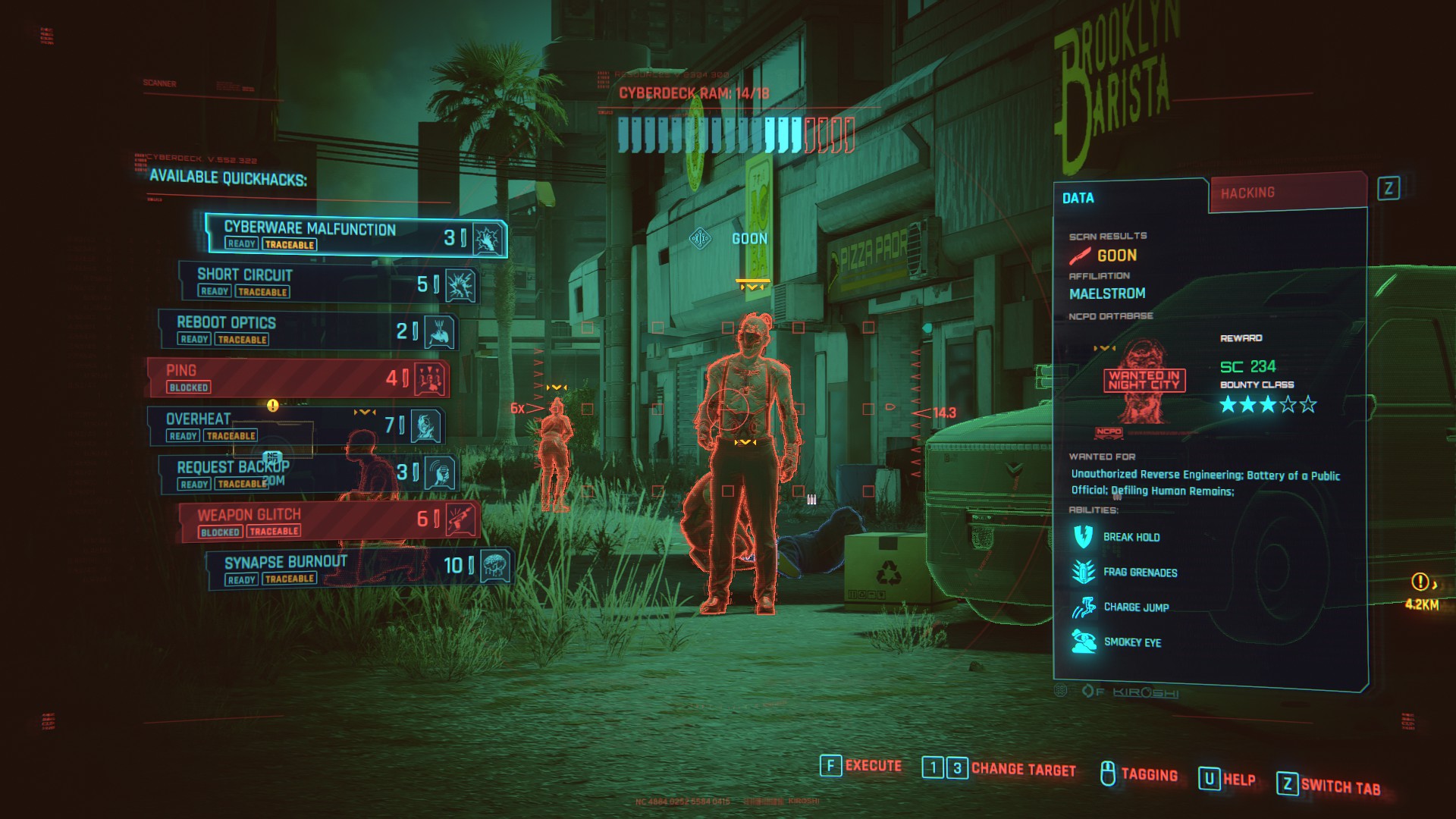Click the blocked Ping quickhack
The width and height of the screenshot is (1456, 819).
(297, 378)
